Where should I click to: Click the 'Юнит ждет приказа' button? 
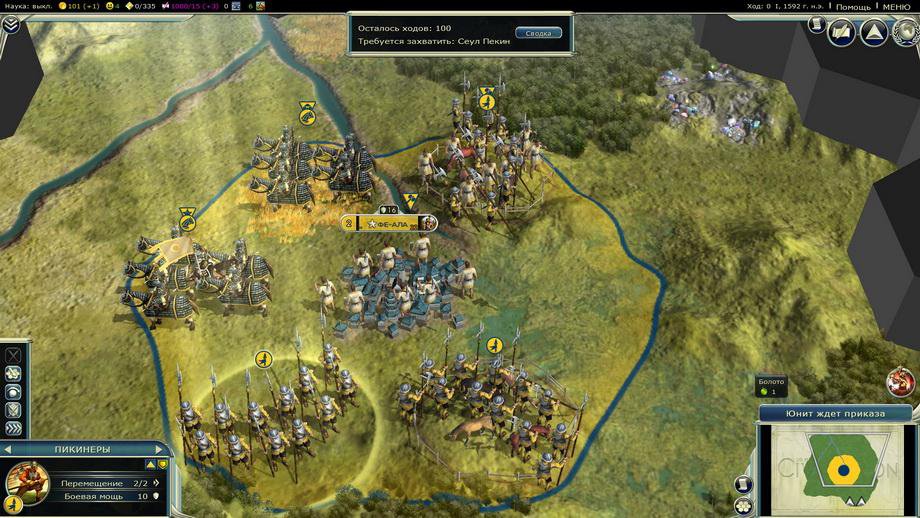[837, 413]
